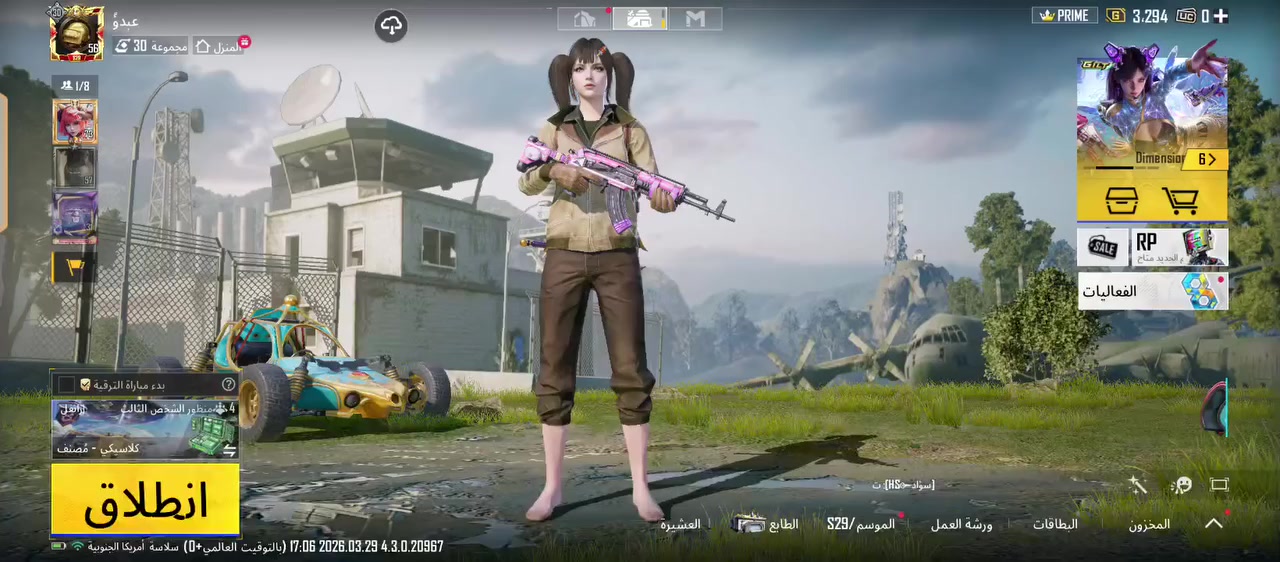1280x562 pixels.
Task: Open the shopping cart shop icon
Action: pyautogui.click(x=1181, y=201)
